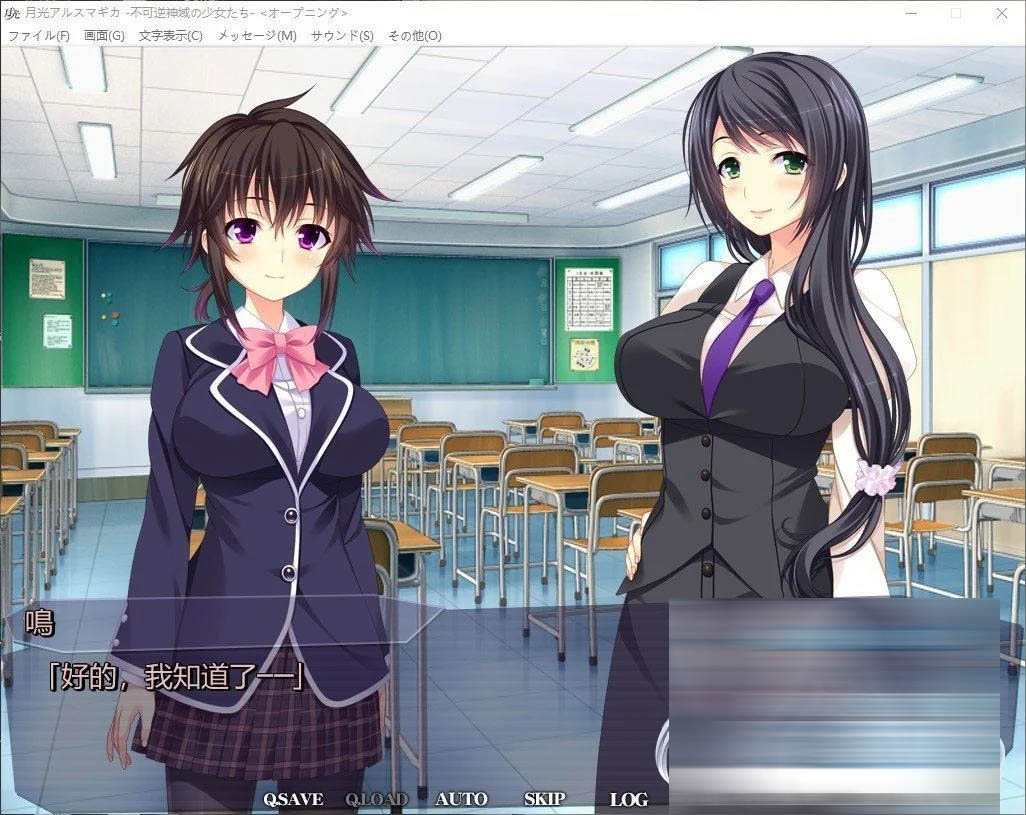Click the Q.LOAD quick load button
The image size is (1026, 815).
pos(376,799)
